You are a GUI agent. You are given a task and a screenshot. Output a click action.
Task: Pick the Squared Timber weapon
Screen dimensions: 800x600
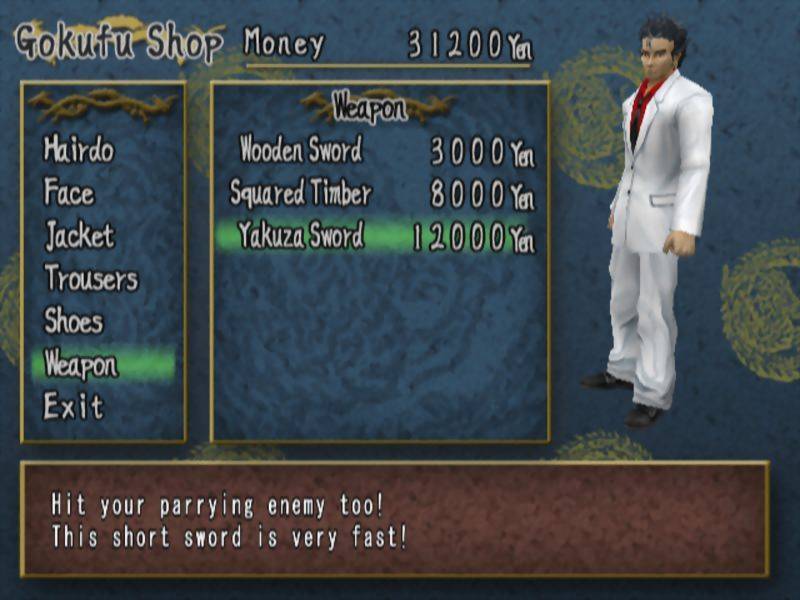(x=301, y=193)
